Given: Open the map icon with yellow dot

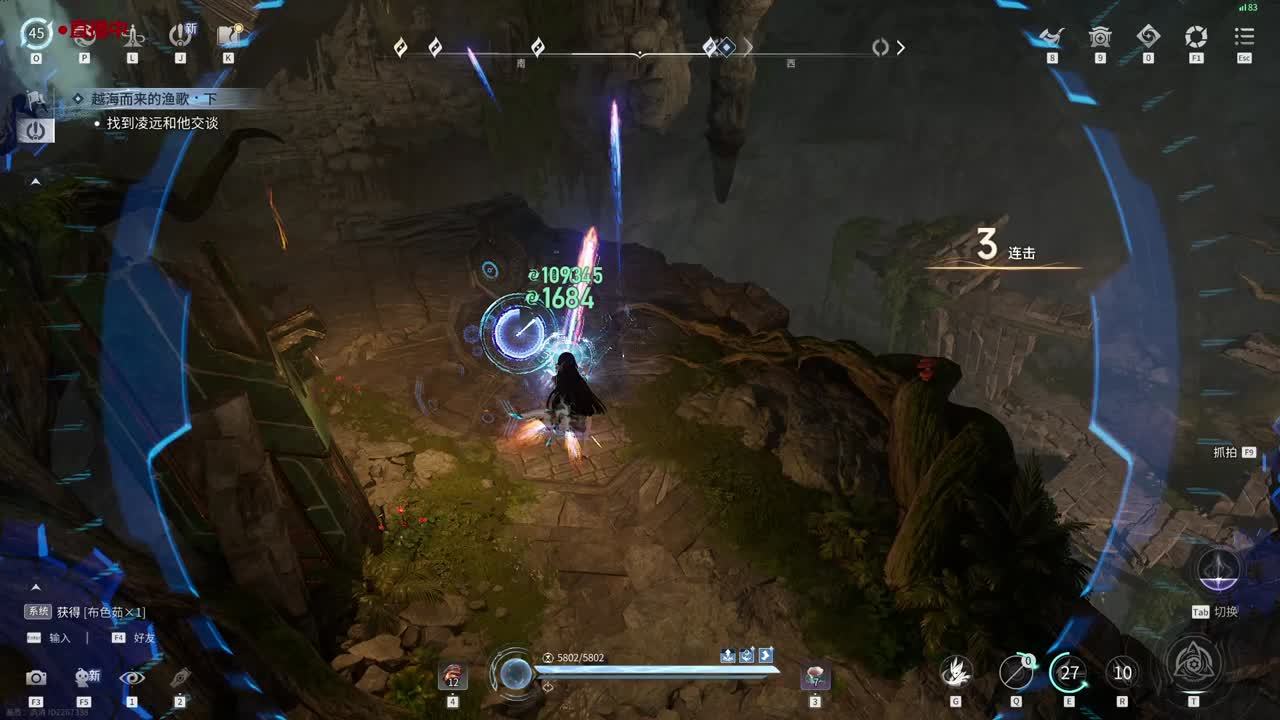Looking at the screenshot, I should coord(229,35).
